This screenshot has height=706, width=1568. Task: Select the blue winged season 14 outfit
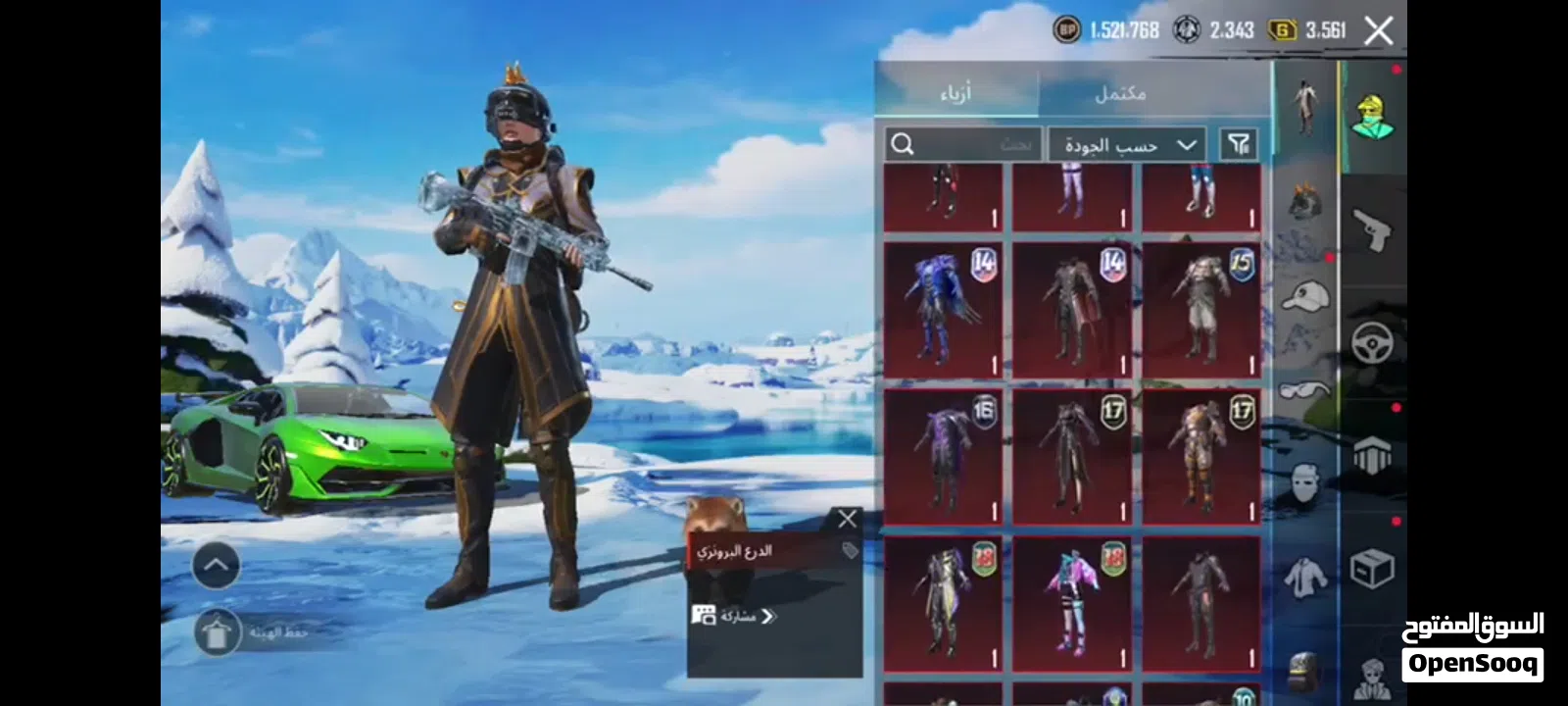tap(943, 309)
